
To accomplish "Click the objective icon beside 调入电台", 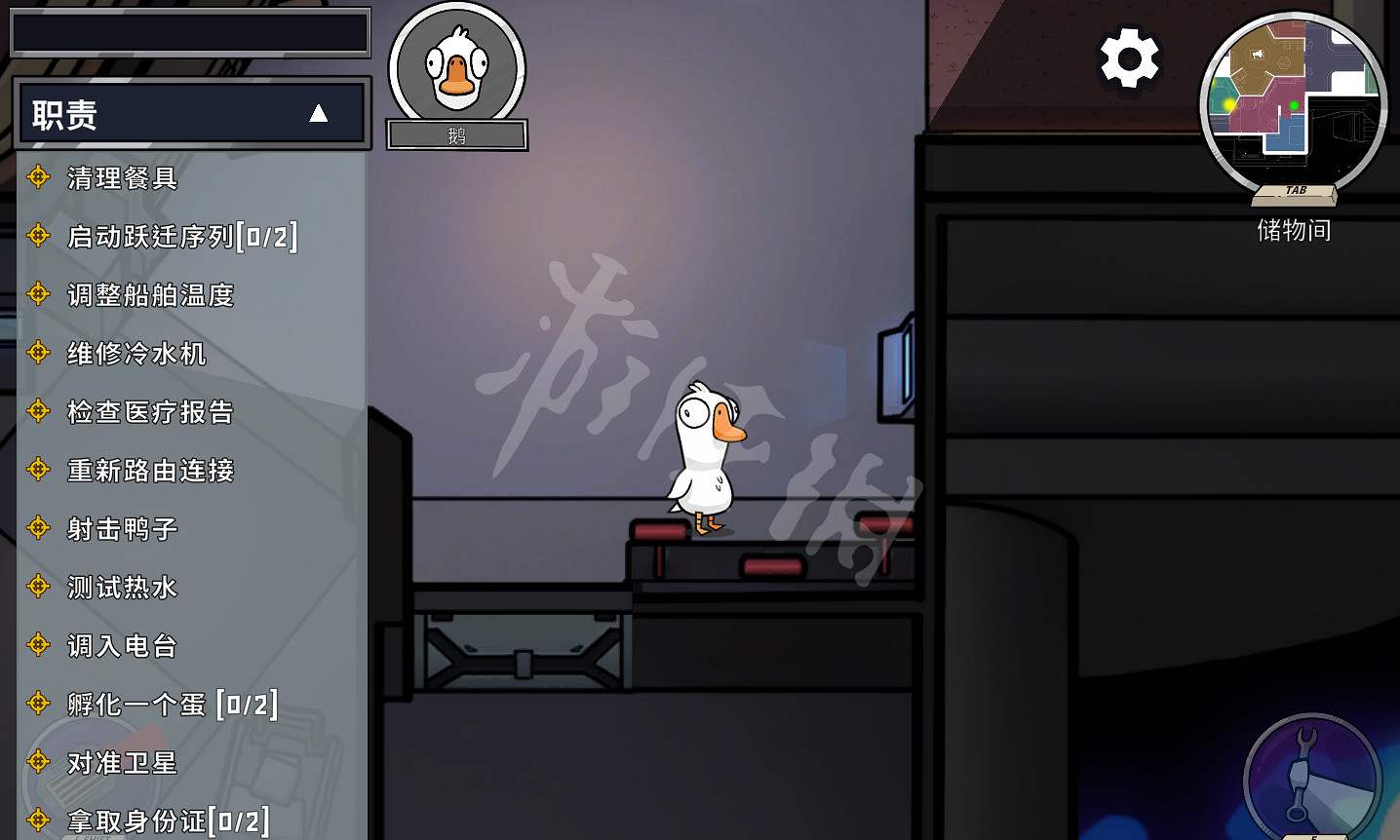I will [x=39, y=645].
